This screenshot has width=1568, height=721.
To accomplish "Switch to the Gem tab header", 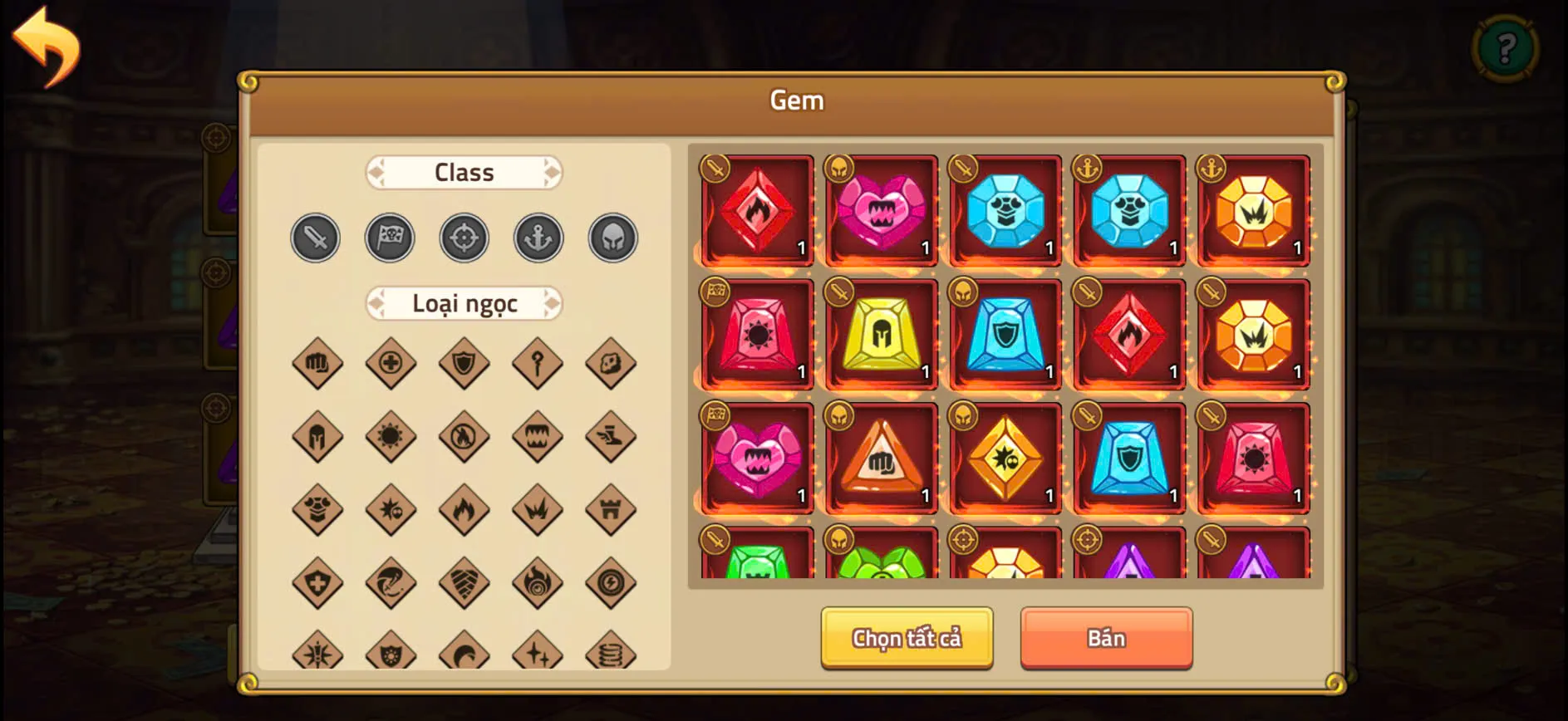I will (797, 100).
